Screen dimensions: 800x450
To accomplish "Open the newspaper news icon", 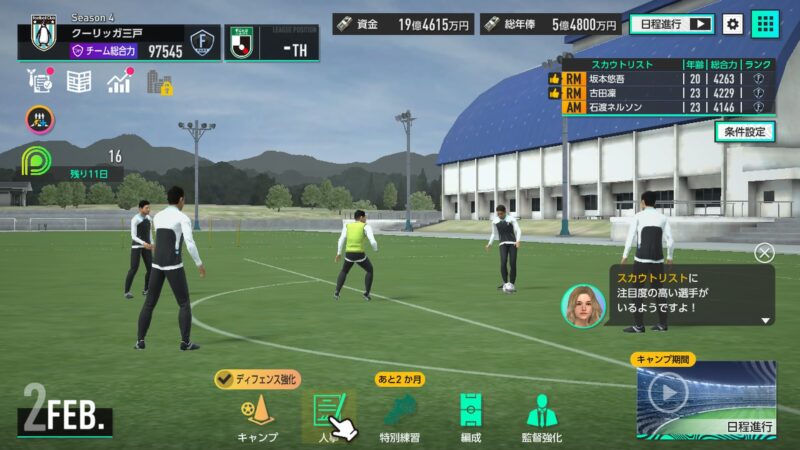I will 79,82.
